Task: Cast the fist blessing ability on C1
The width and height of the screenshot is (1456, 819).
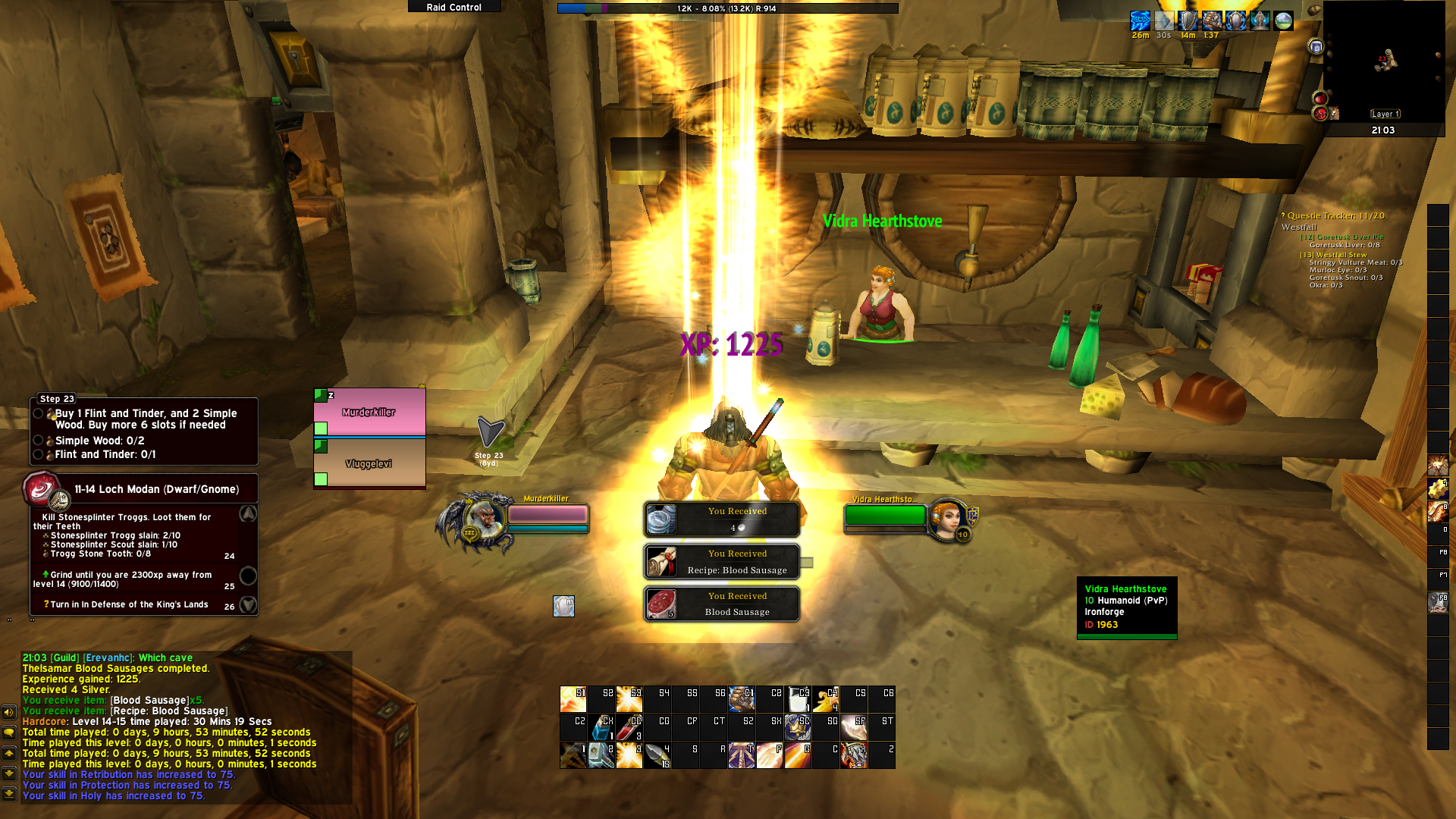Action: pos(742,699)
